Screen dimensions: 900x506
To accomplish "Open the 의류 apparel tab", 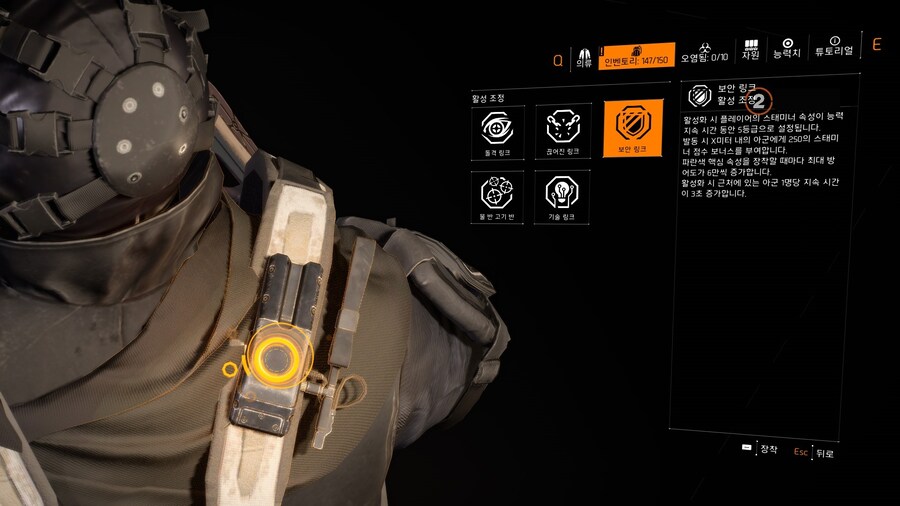I will click(584, 56).
